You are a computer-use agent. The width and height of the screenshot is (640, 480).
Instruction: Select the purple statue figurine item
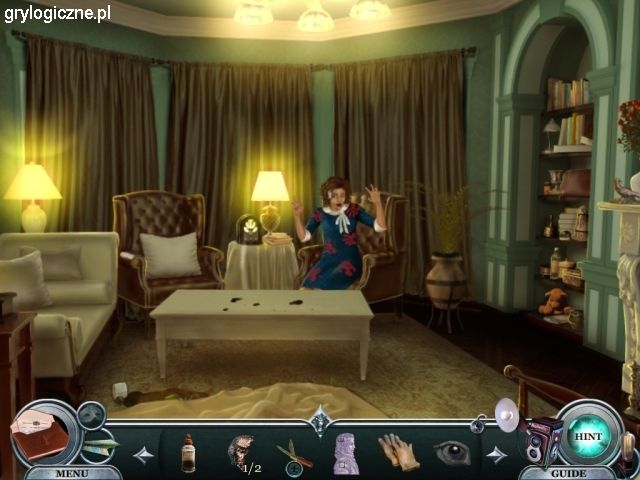click(346, 452)
